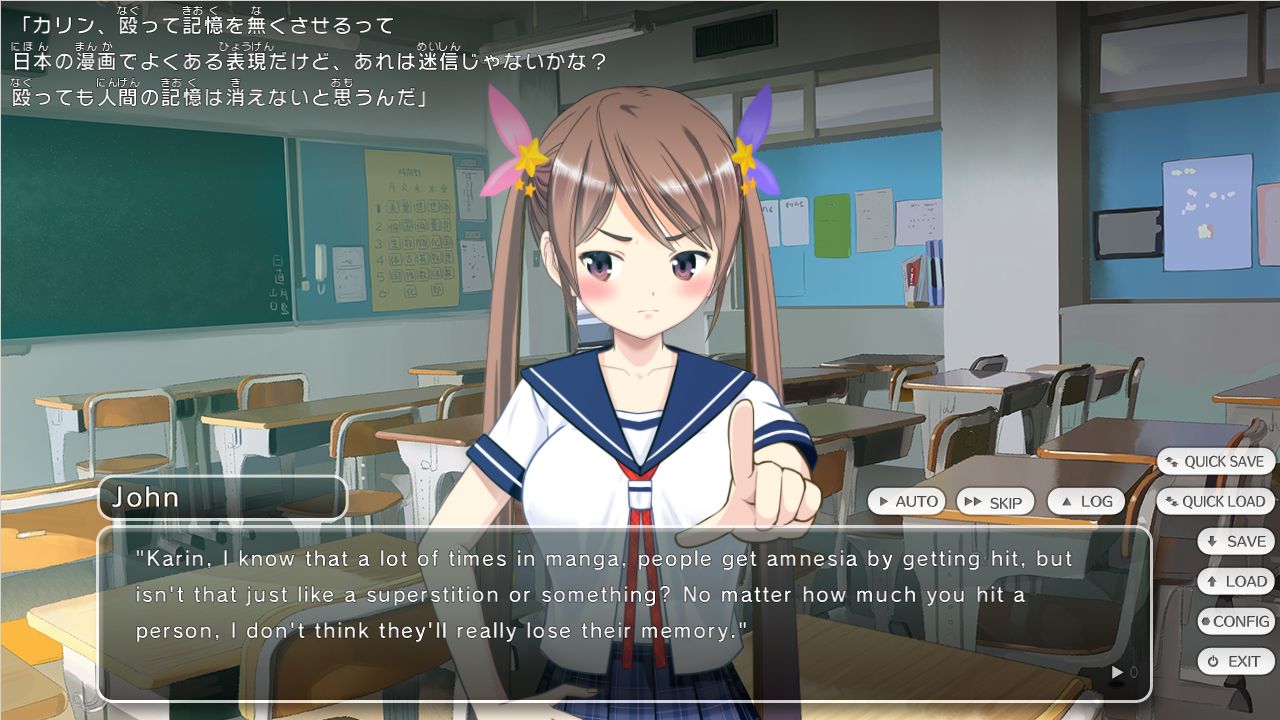Viewport: 1280px width, 720px height.
Task: Open the SAVE screen
Action: [x=1236, y=541]
